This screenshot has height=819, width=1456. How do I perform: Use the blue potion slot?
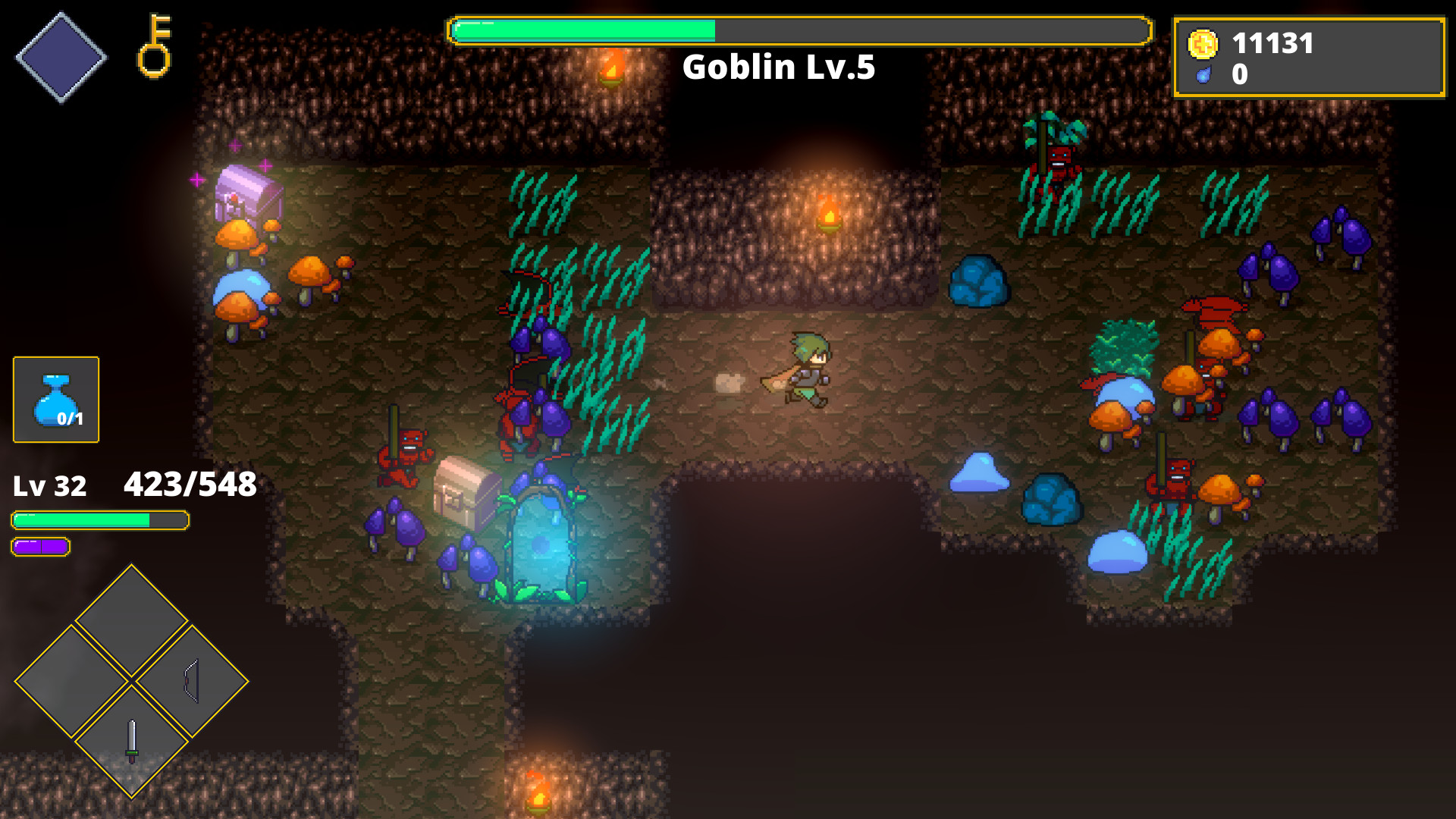coord(56,400)
